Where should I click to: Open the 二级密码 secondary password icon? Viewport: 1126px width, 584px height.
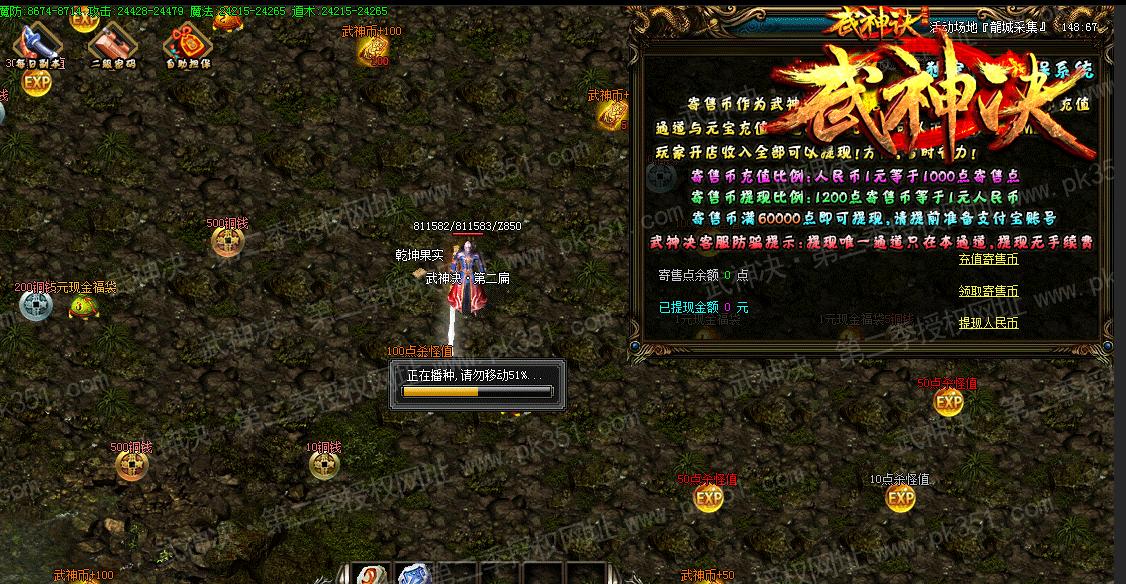pyautogui.click(x=112, y=45)
